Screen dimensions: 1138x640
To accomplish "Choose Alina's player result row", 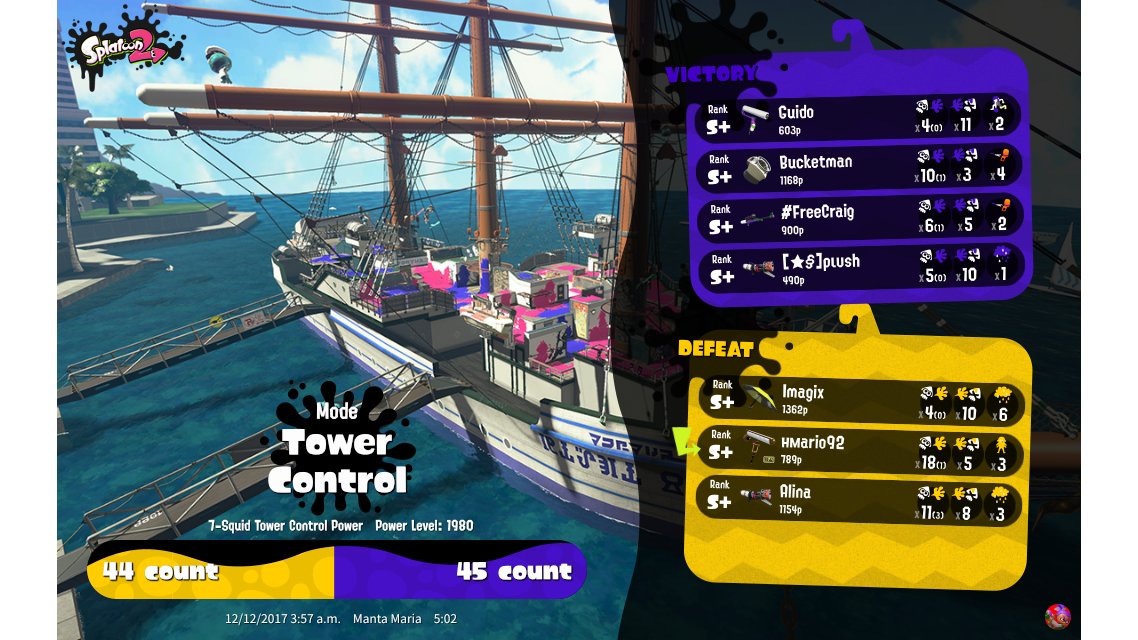I will coord(860,500).
